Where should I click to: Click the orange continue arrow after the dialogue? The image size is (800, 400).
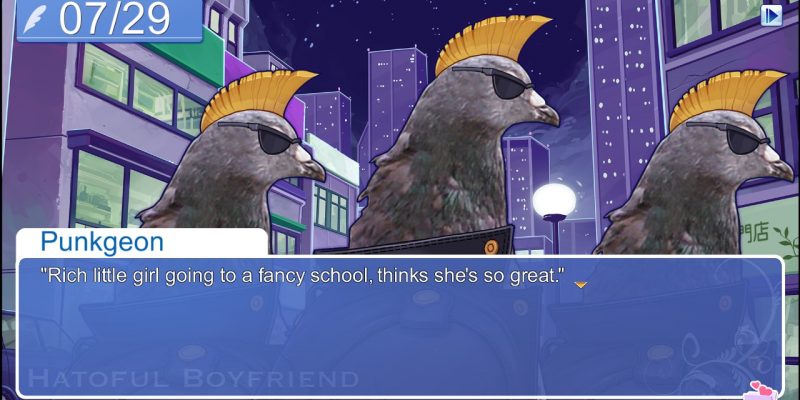click(x=579, y=285)
